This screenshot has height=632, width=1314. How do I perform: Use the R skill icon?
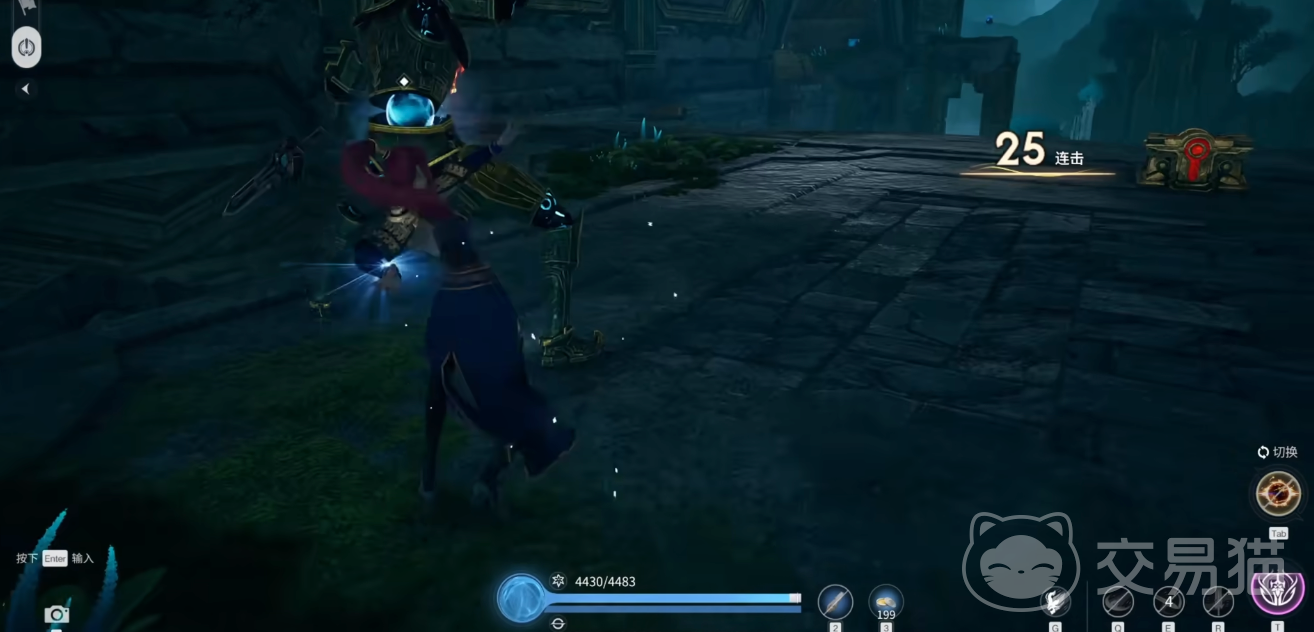coord(1218,601)
